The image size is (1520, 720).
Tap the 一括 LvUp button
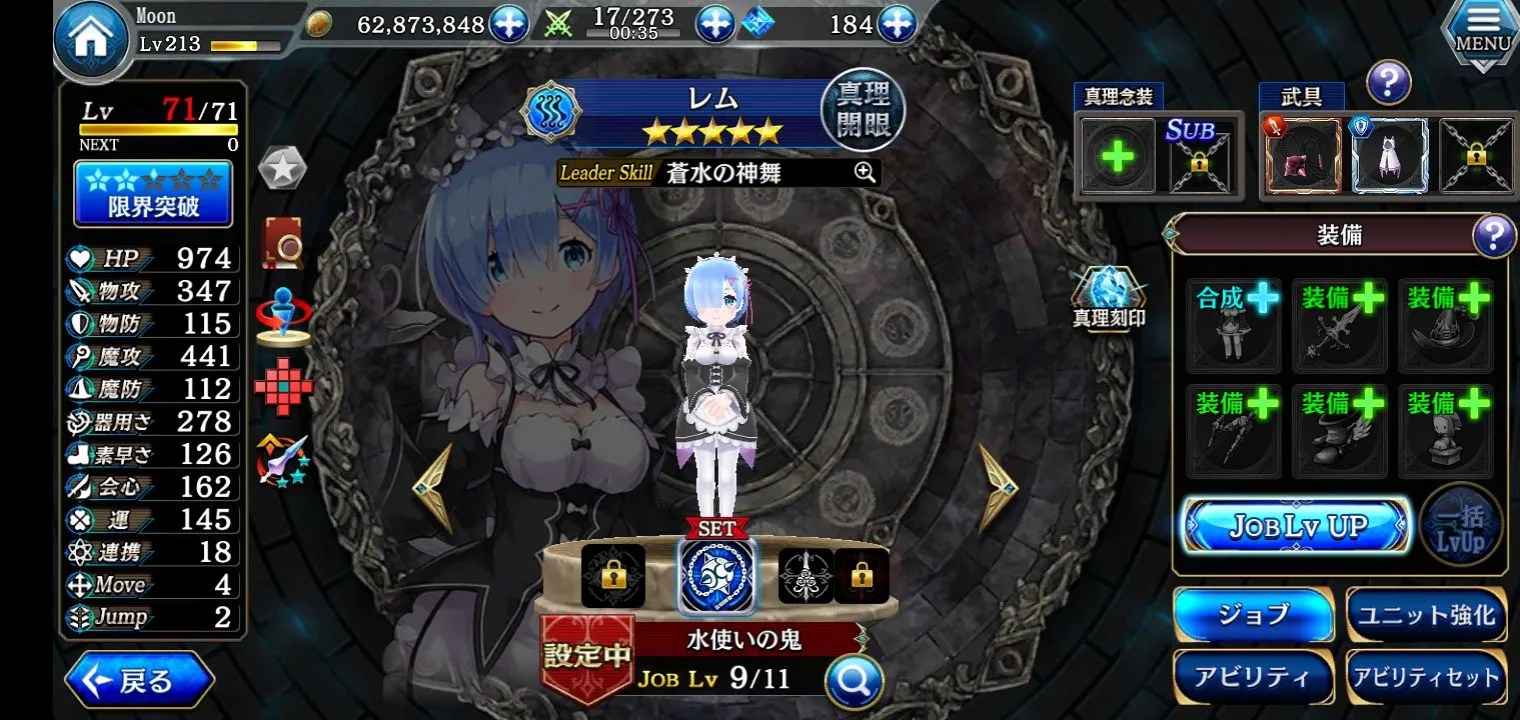[1461, 527]
